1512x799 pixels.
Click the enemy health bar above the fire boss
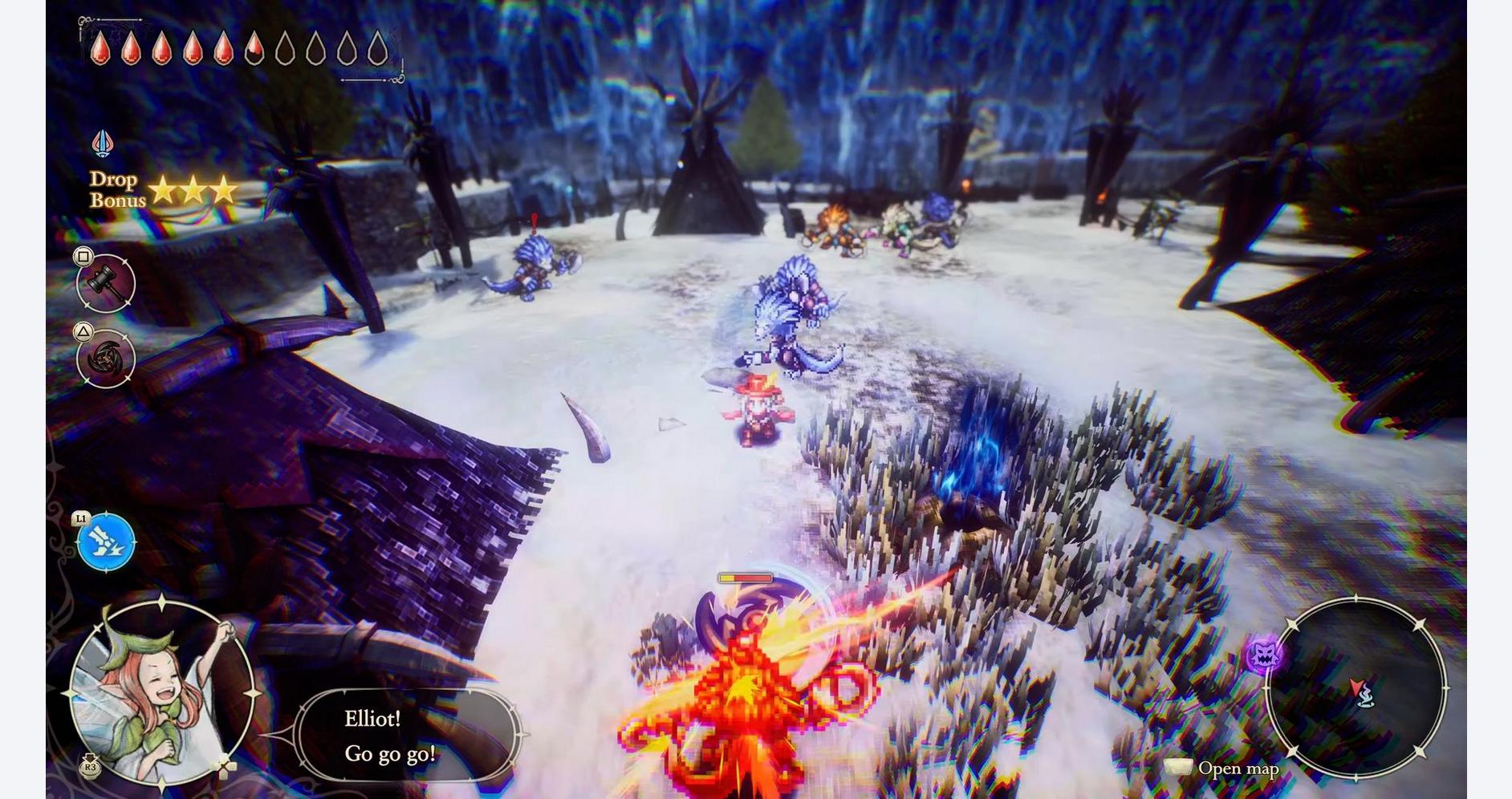tap(745, 578)
